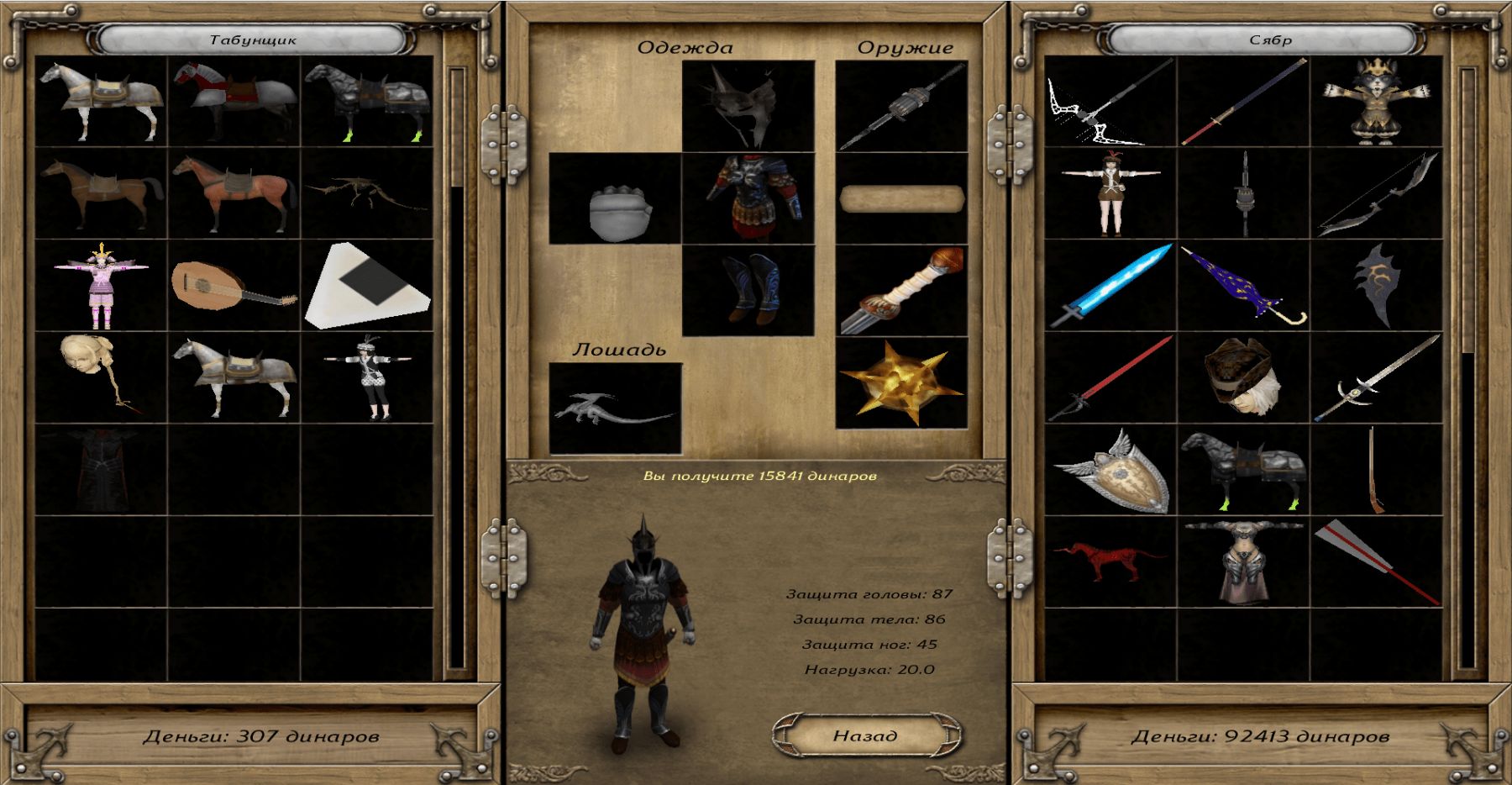The width and height of the screenshot is (1512, 785).
Task: Choose the musket rifle item
Action: (1376, 471)
